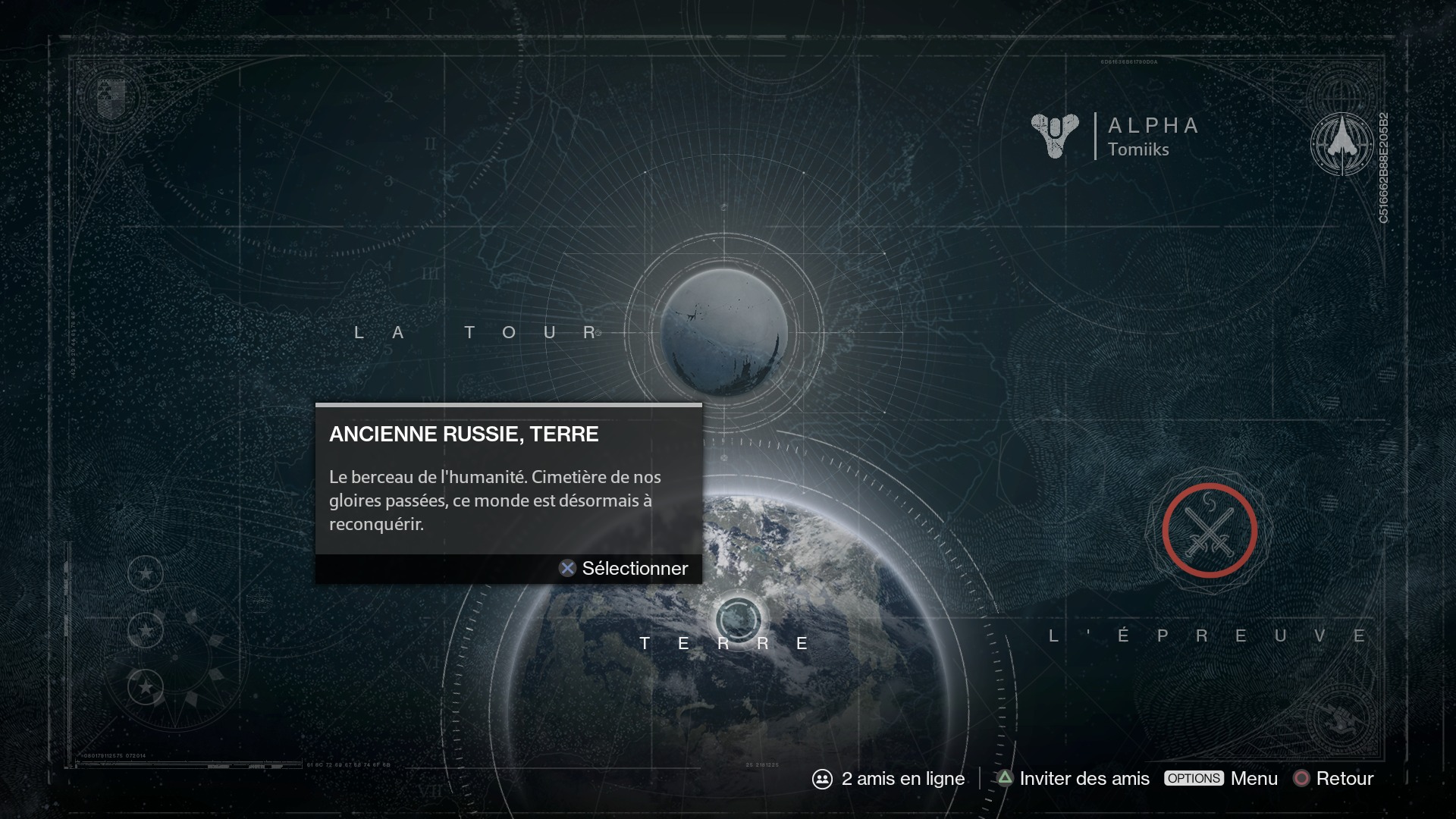This screenshot has width=1456, height=819.
Task: Choose the Ancienne Russie node on Terre
Action: coord(738,620)
